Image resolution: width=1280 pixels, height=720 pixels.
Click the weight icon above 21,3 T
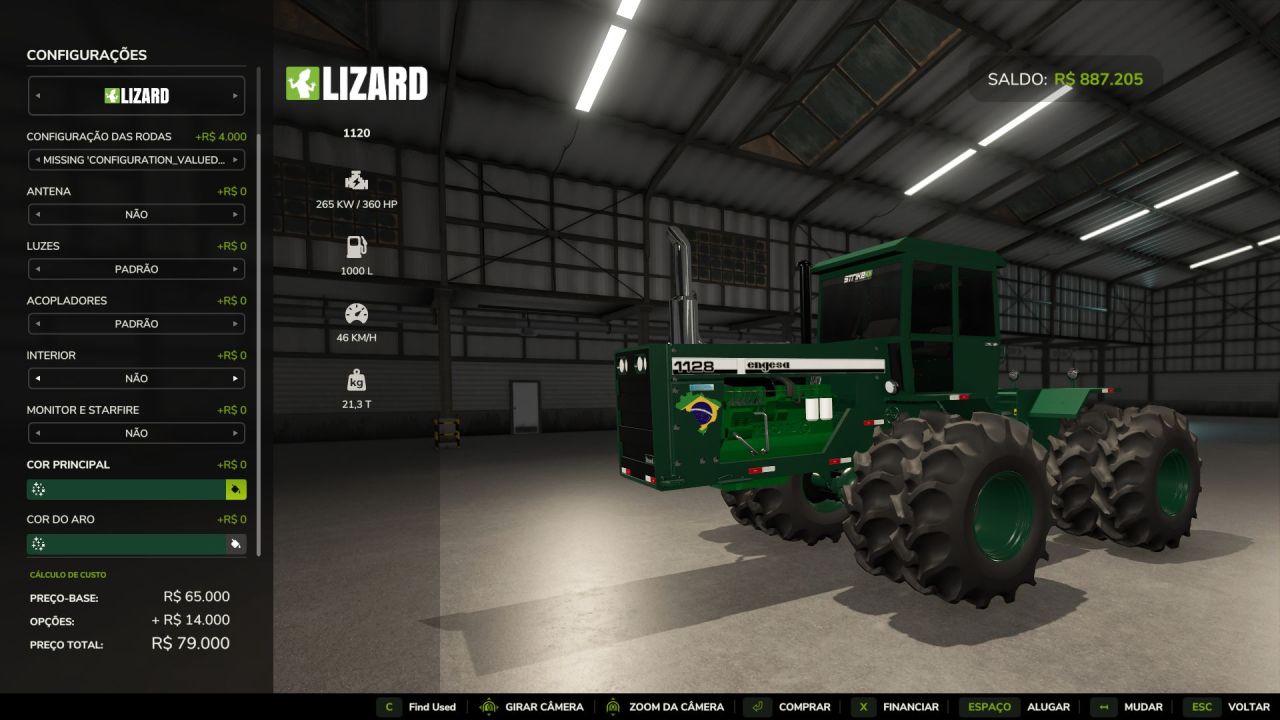[x=356, y=380]
